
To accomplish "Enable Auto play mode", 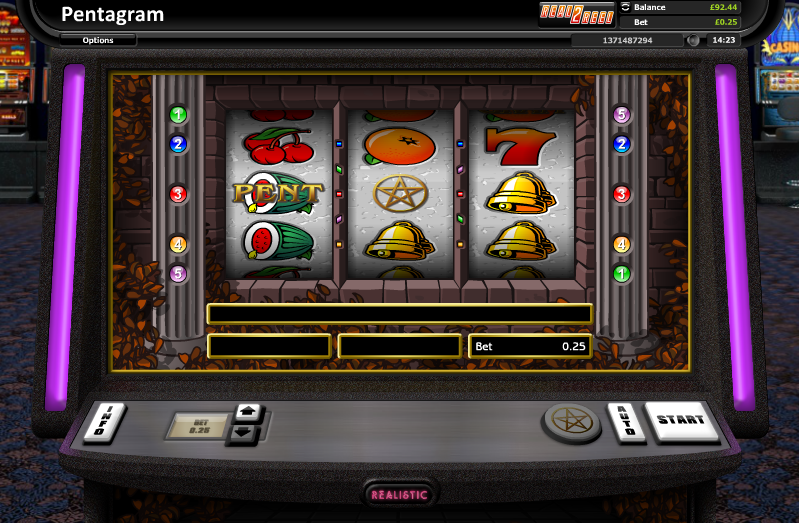I will tap(624, 422).
